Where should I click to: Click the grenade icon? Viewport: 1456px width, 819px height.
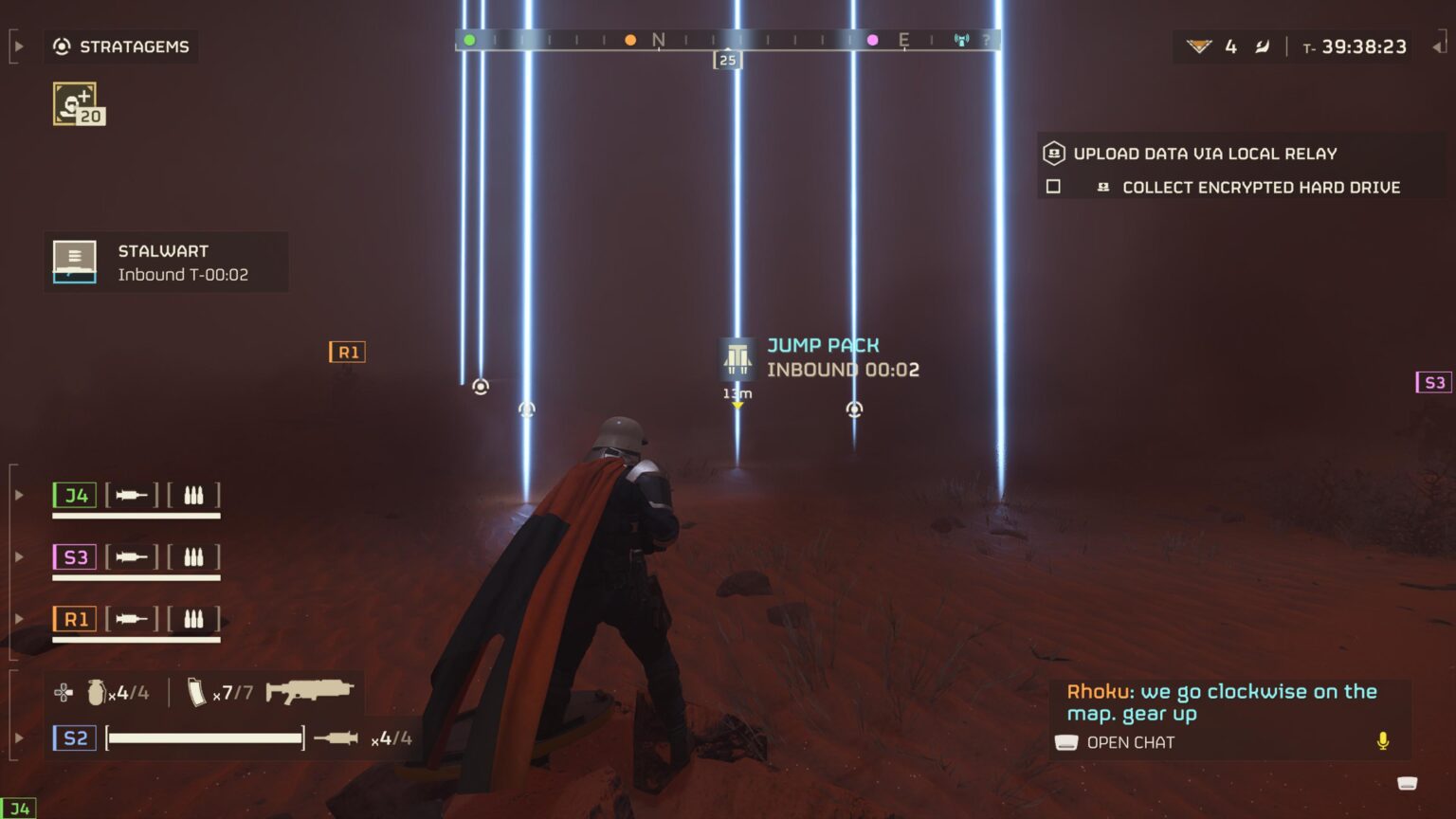coord(96,692)
